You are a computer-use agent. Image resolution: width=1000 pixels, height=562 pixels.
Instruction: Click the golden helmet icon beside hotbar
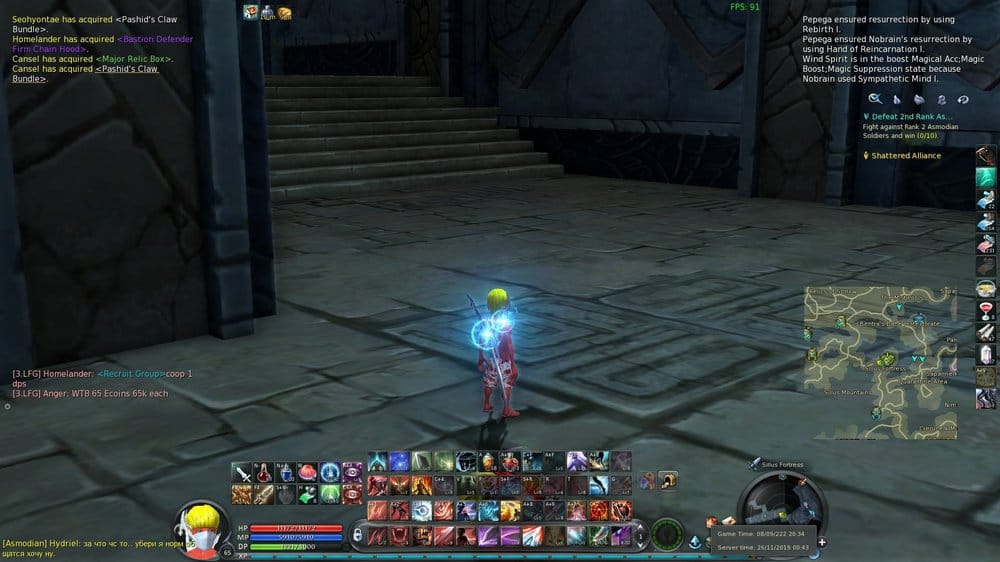tap(667, 481)
